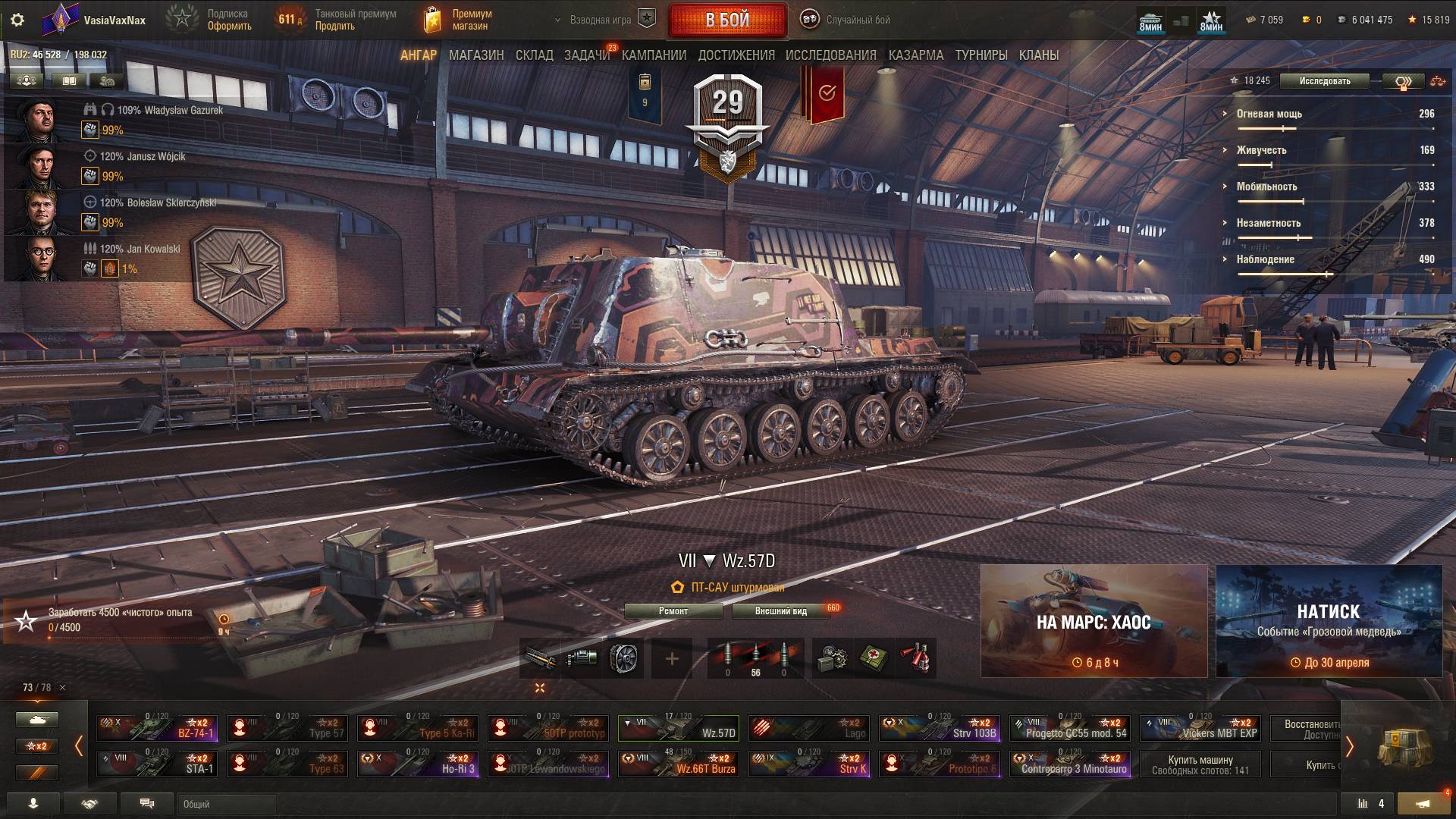
Task: Go to the ЗАДАЧИ tab
Action: 586,55
